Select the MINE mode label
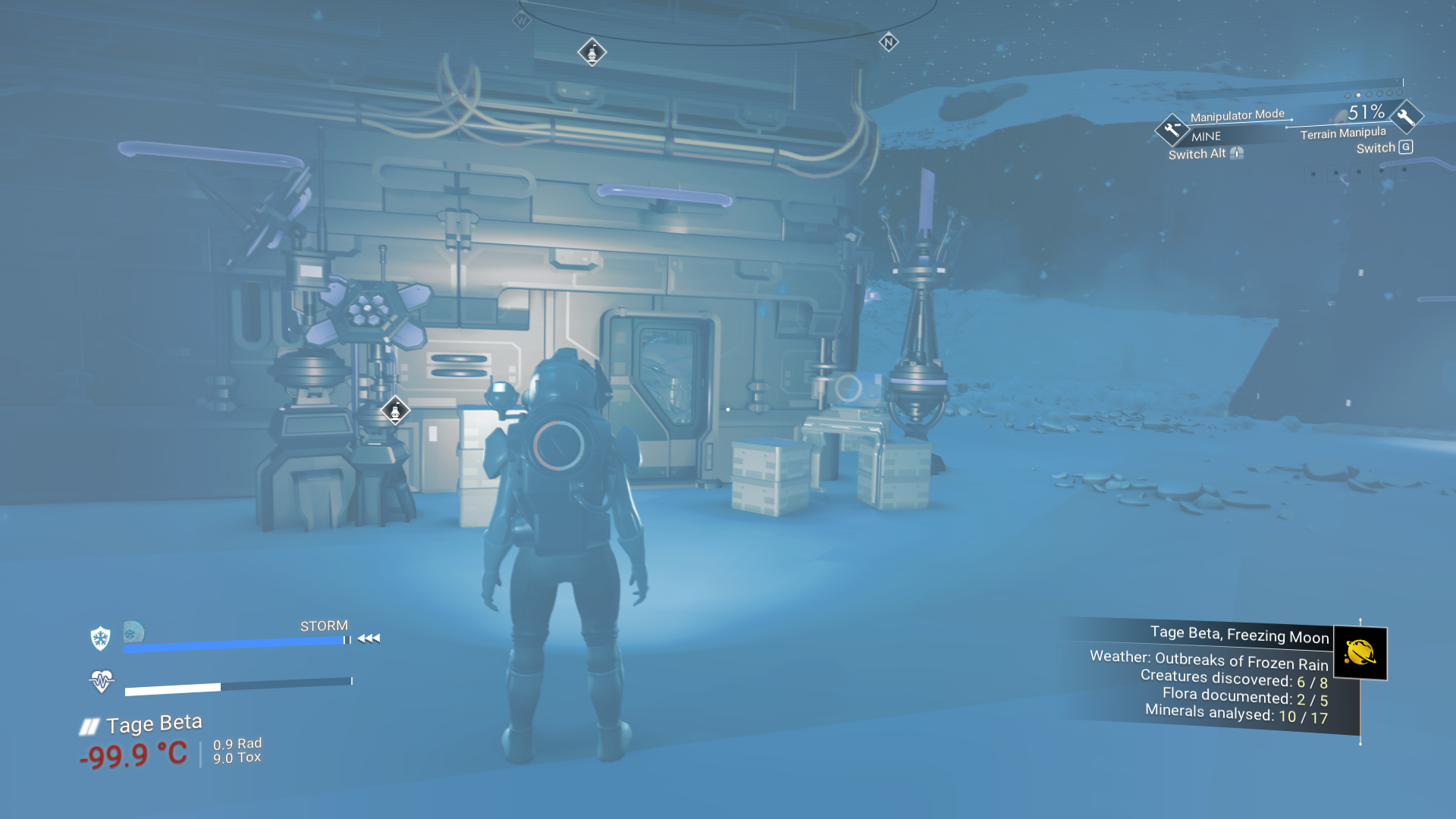 click(1207, 136)
